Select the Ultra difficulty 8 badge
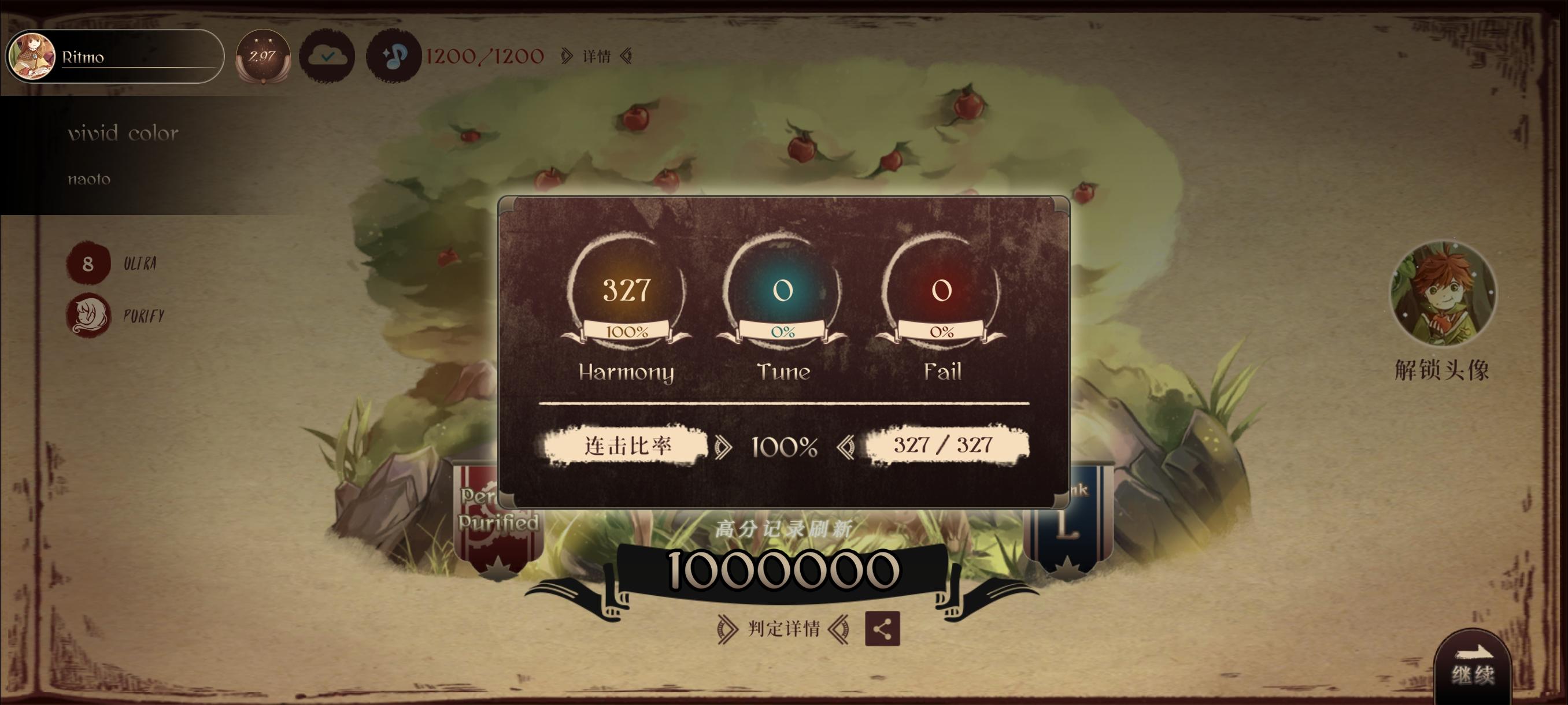 (88, 265)
